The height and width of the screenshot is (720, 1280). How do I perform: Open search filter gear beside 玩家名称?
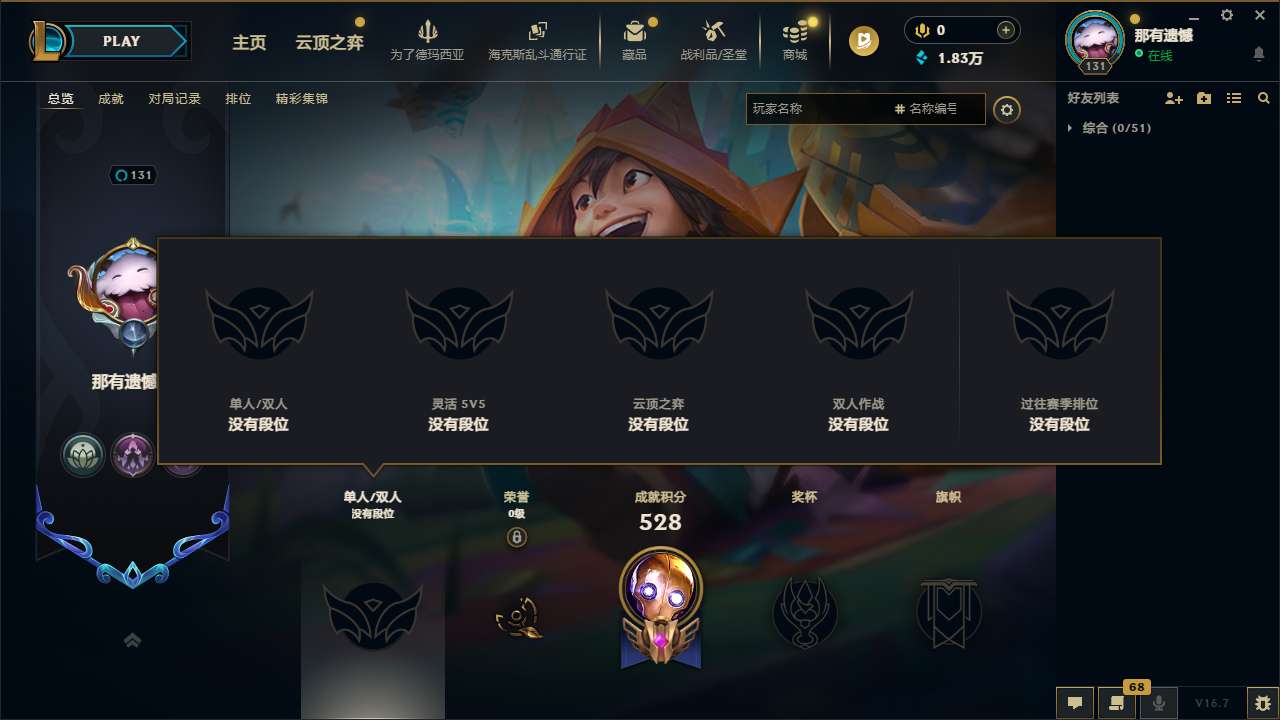tap(1007, 109)
